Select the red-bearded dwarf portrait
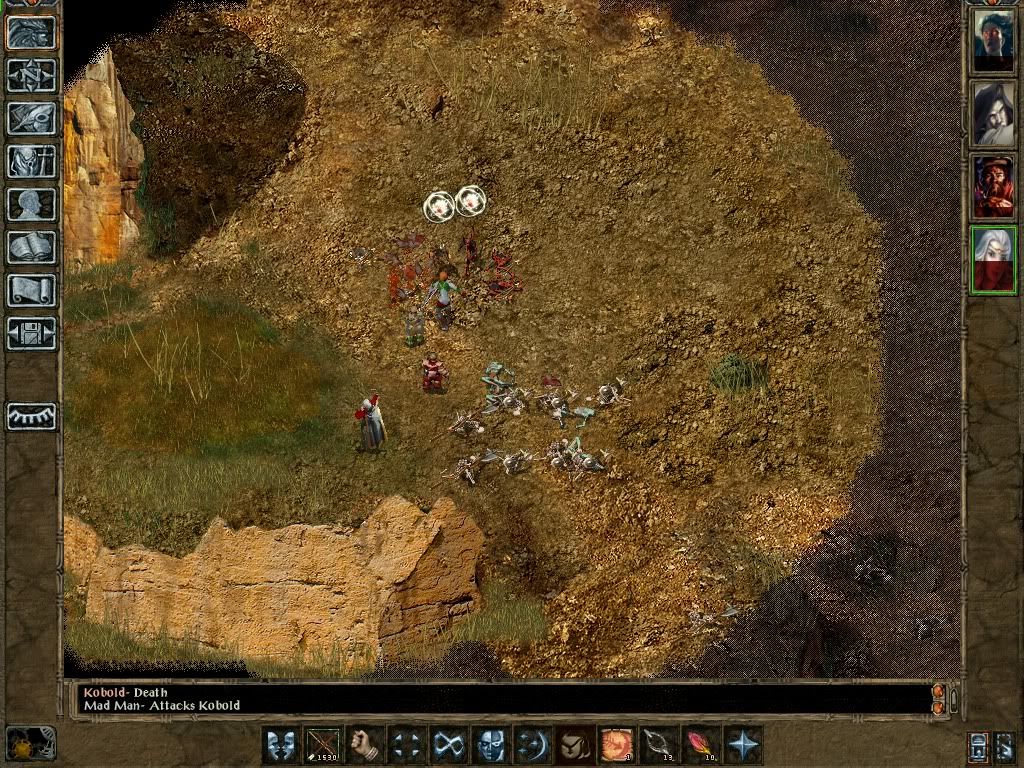Screen dimensions: 1024x768 coord(993,187)
